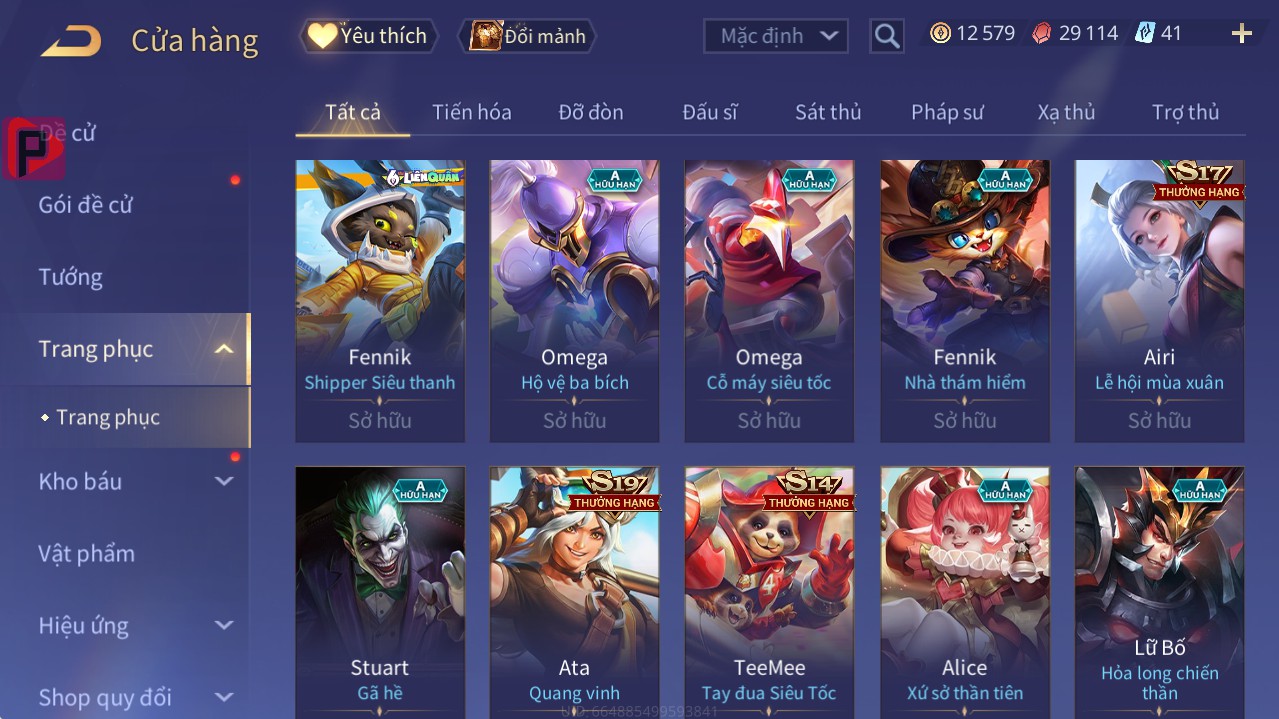Open the Yêu thích favorites filter
The height and width of the screenshot is (719, 1279).
pyautogui.click(x=369, y=36)
